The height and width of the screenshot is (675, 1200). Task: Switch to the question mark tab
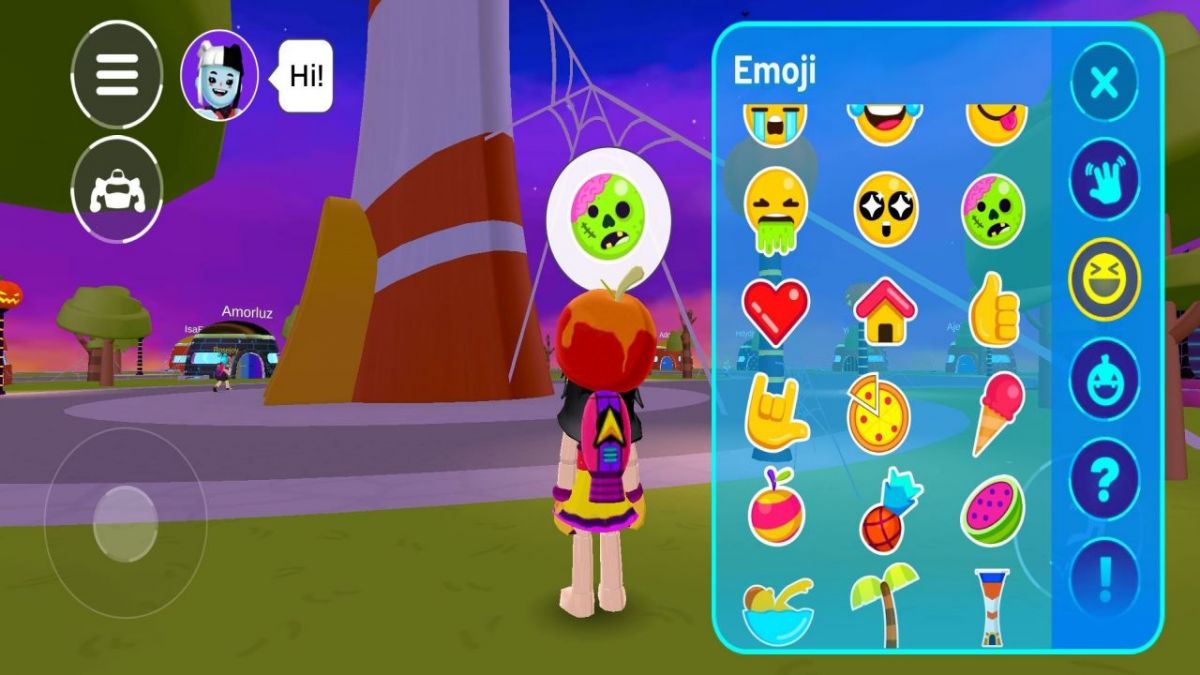click(1104, 480)
